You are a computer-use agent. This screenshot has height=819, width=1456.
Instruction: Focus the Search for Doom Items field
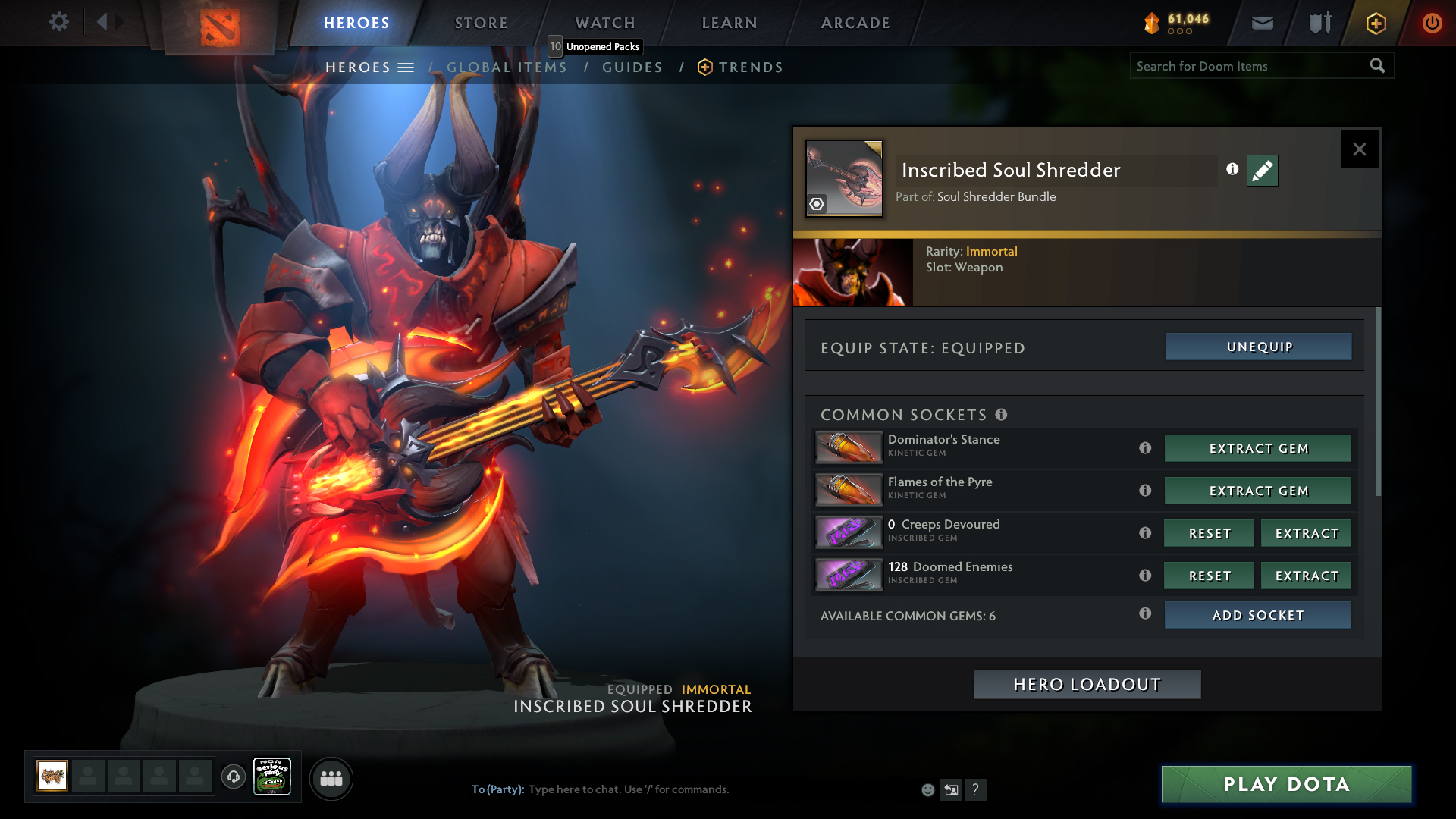coord(1247,66)
